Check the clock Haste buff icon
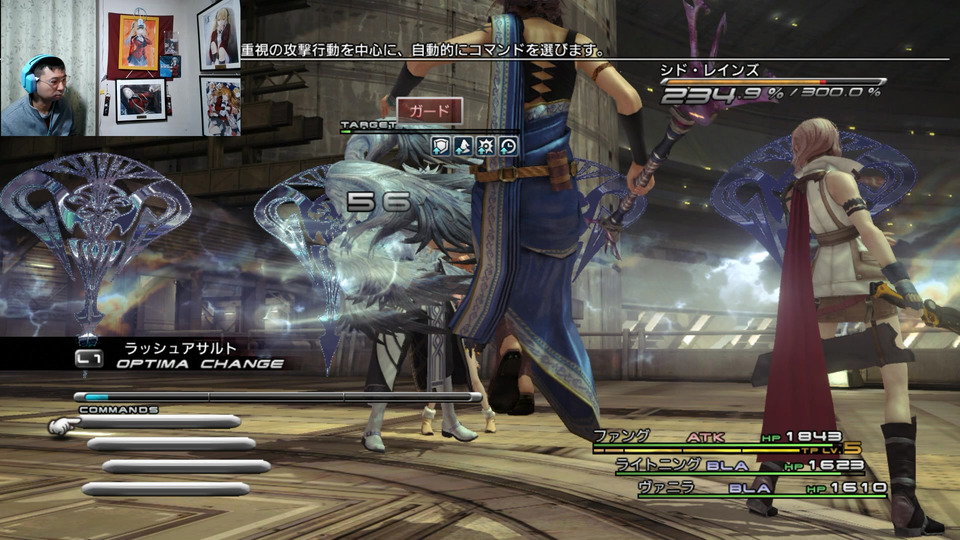Viewport: 960px width, 540px height. click(508, 146)
